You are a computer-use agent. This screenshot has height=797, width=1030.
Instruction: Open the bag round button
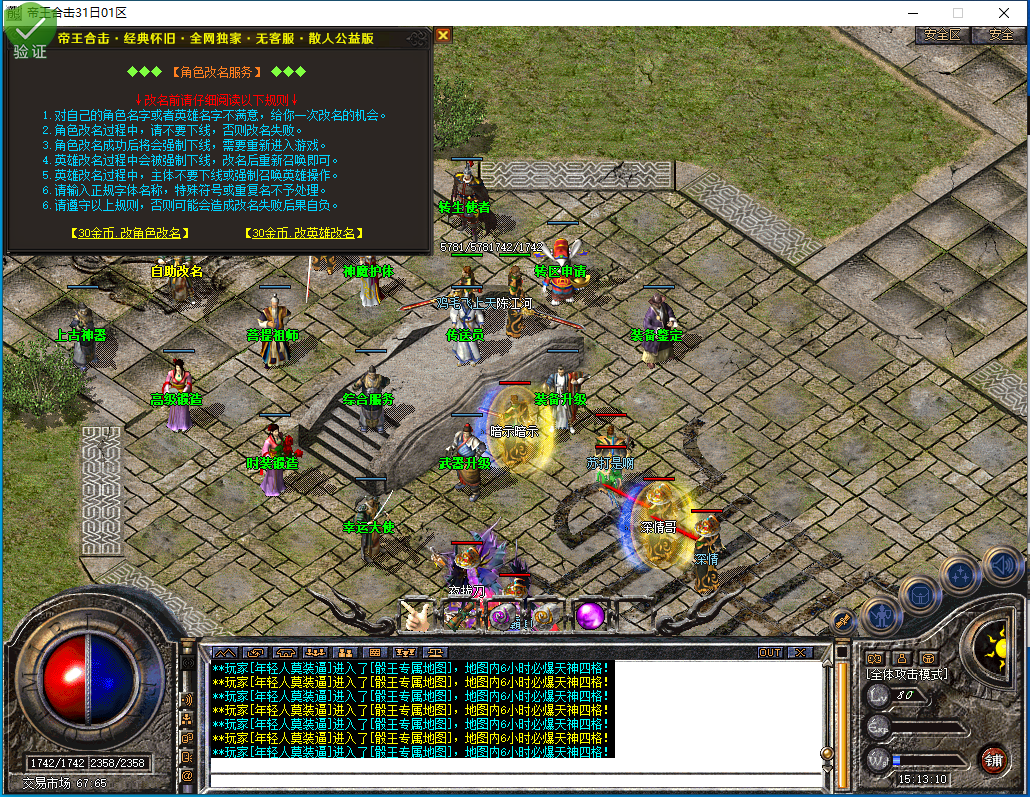[919, 594]
